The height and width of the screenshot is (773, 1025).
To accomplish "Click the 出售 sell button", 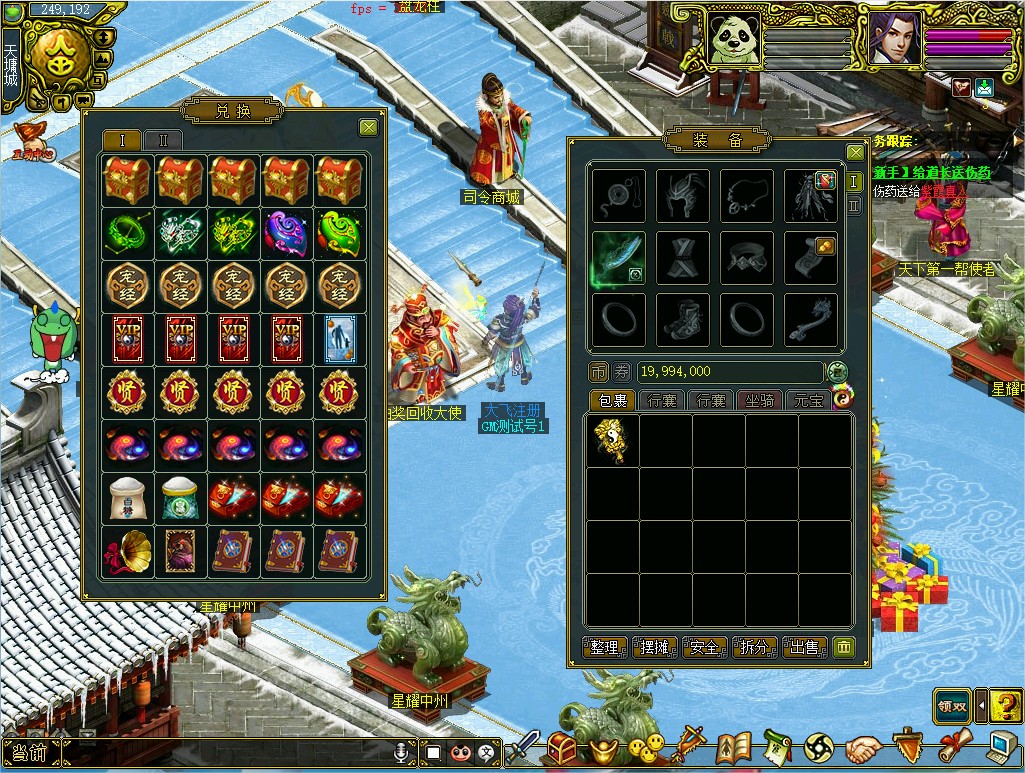I will pos(805,648).
